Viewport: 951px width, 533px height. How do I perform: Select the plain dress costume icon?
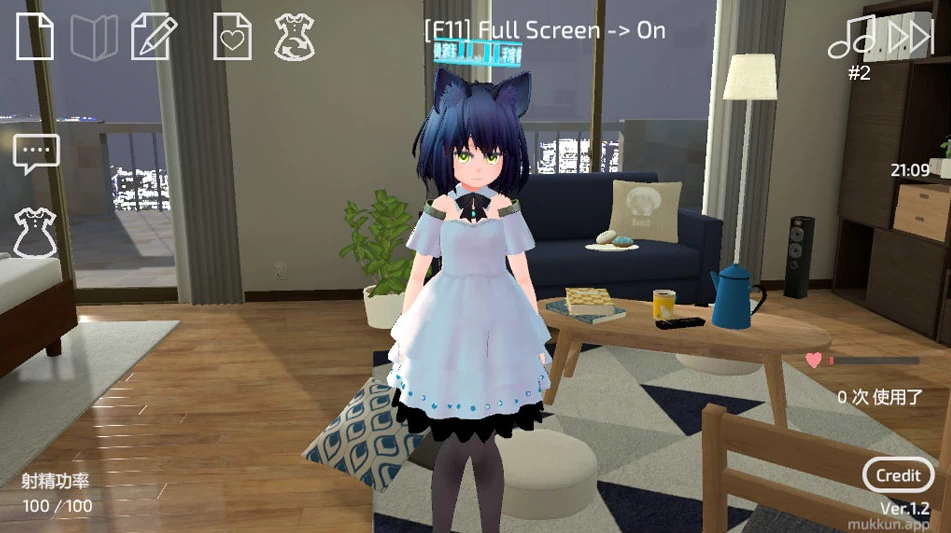click(x=35, y=232)
